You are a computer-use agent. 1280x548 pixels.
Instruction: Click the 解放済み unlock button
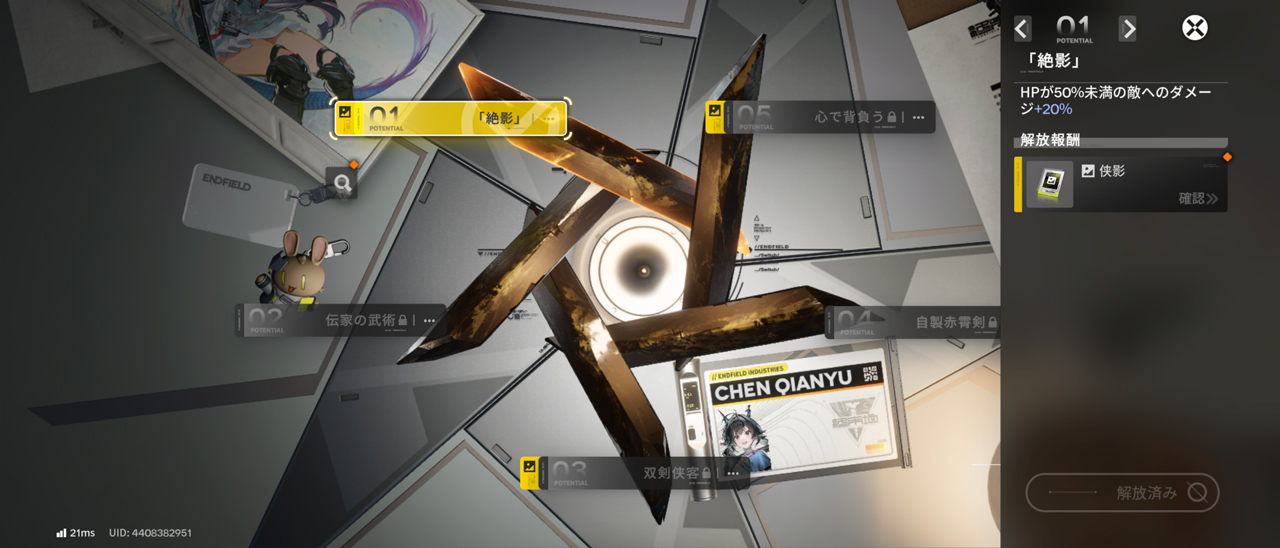(x=1122, y=492)
